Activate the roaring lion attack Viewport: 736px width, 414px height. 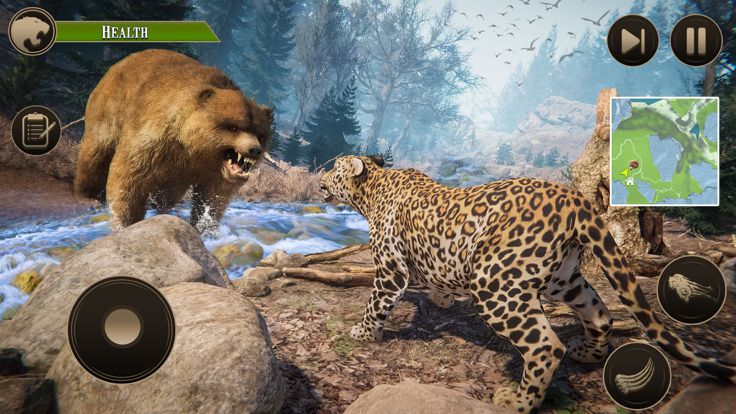click(x=691, y=289)
